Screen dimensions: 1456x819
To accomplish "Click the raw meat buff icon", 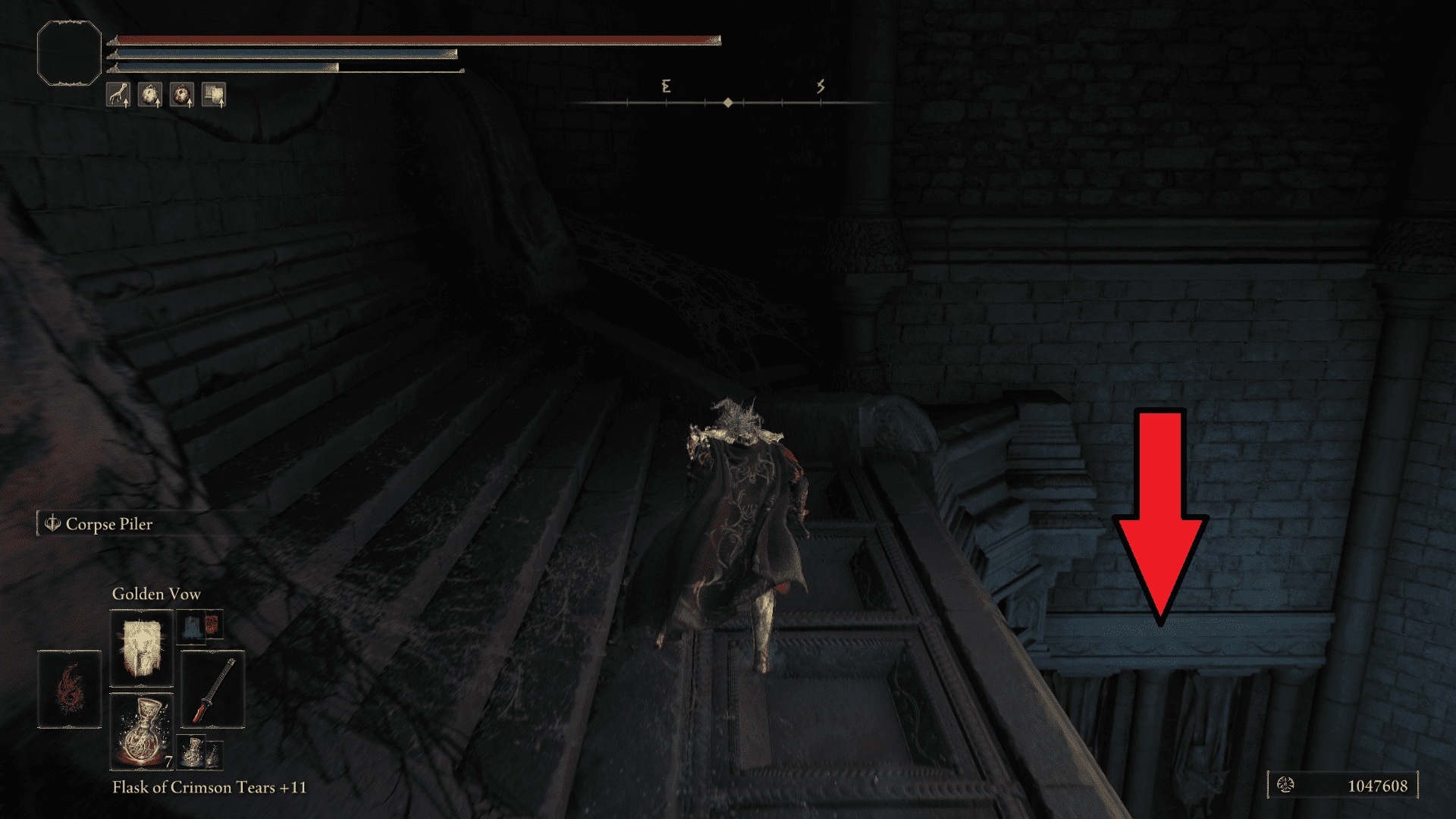I will [x=182, y=95].
